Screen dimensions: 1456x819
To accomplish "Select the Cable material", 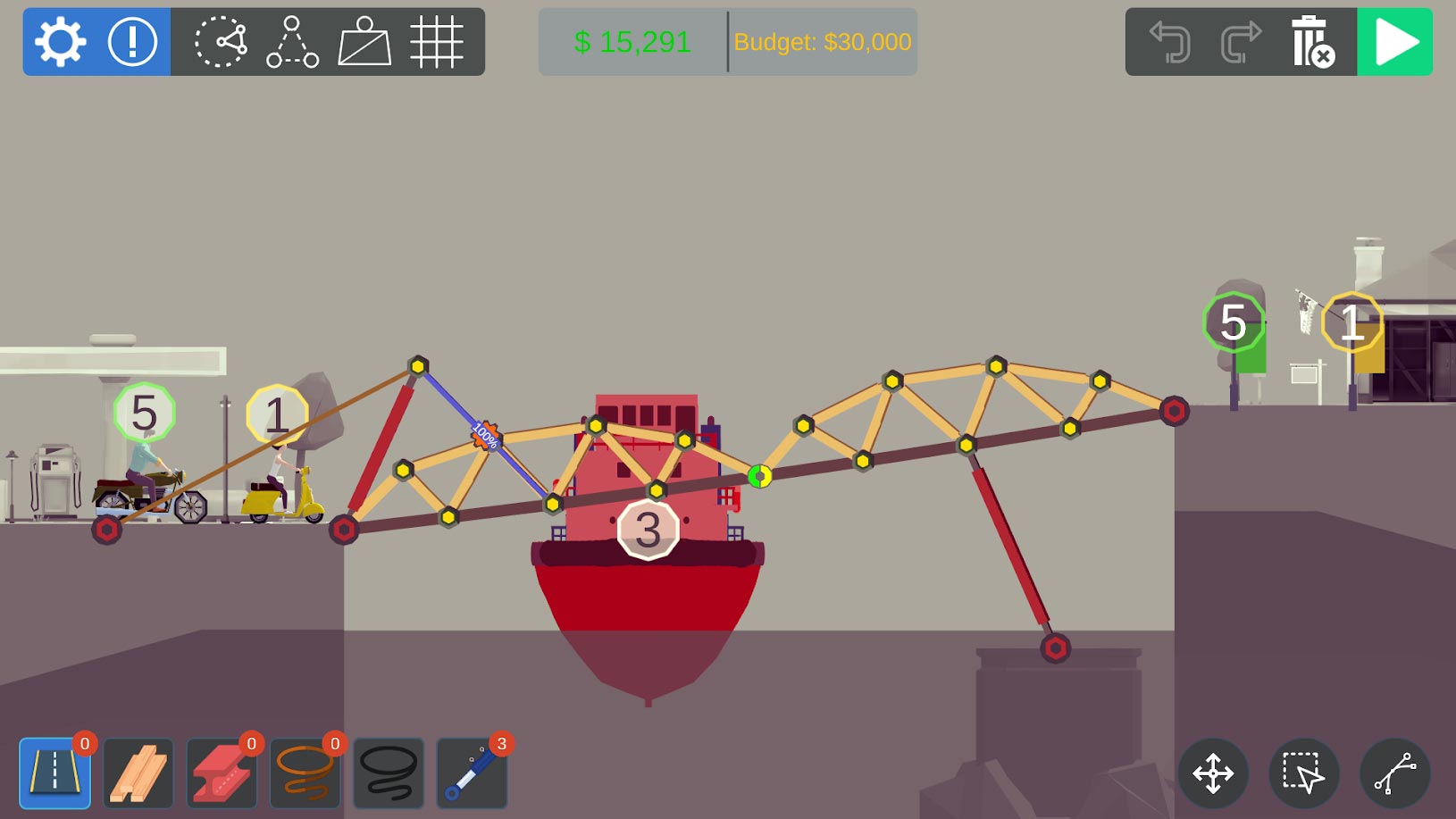I will (x=389, y=772).
